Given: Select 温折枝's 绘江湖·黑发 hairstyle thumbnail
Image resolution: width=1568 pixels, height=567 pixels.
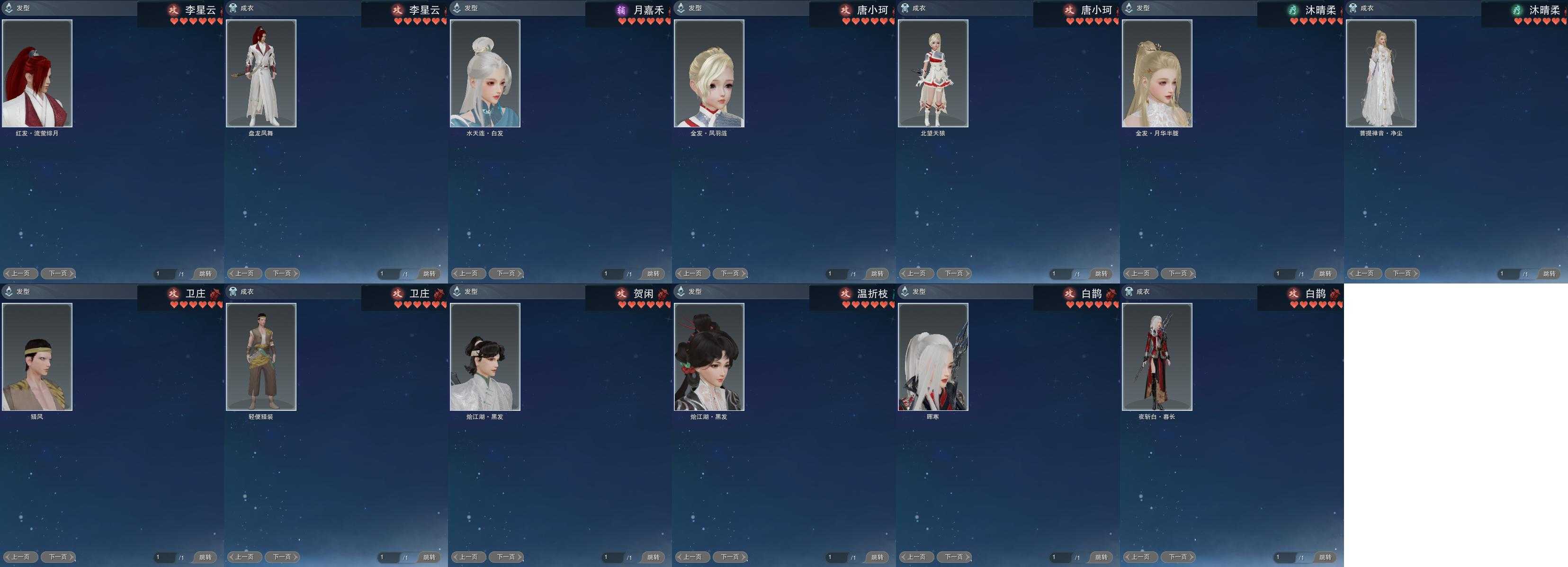Looking at the screenshot, I should 709,356.
